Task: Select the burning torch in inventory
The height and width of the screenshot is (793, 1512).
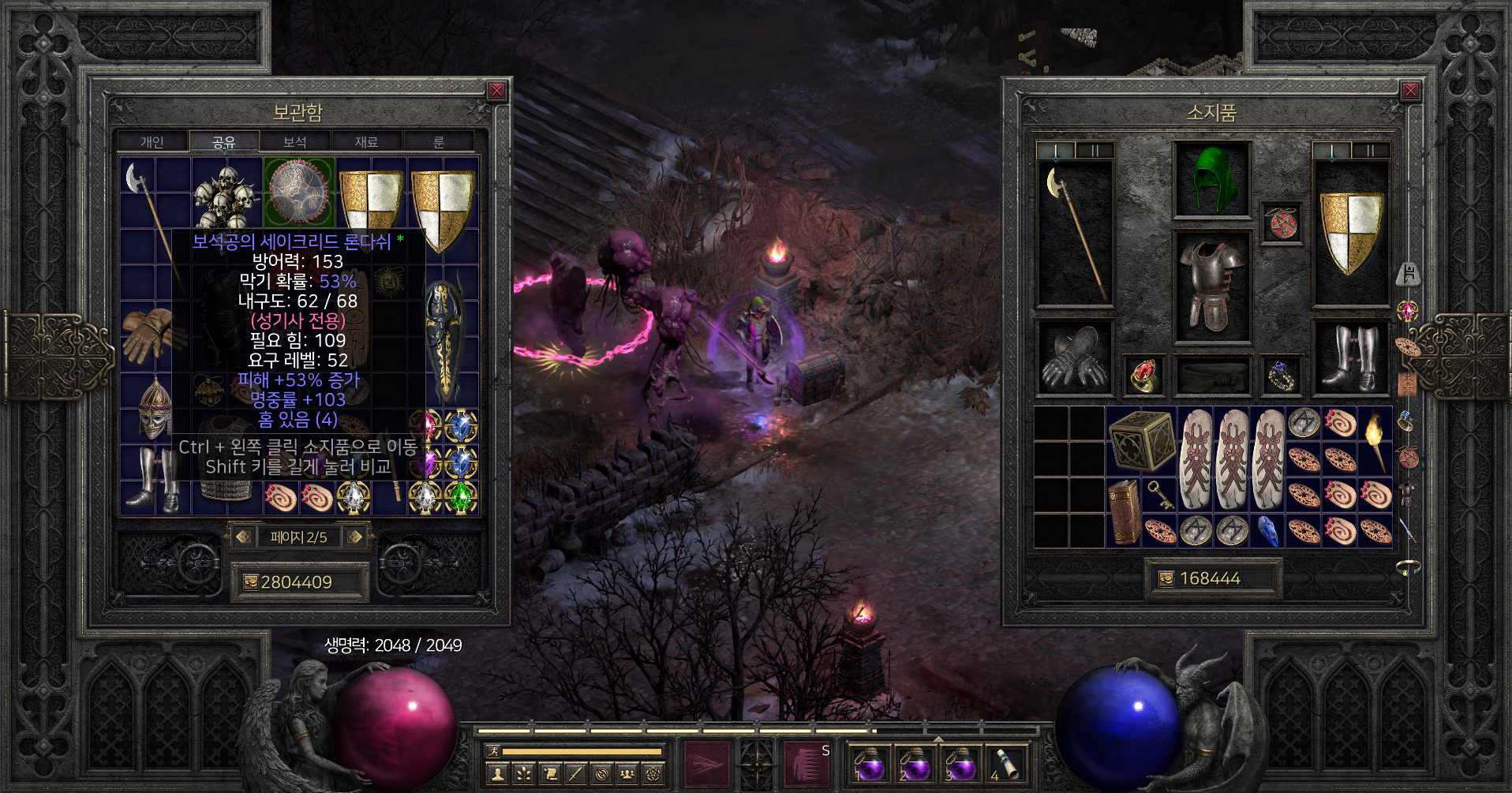Action: click(x=1375, y=440)
